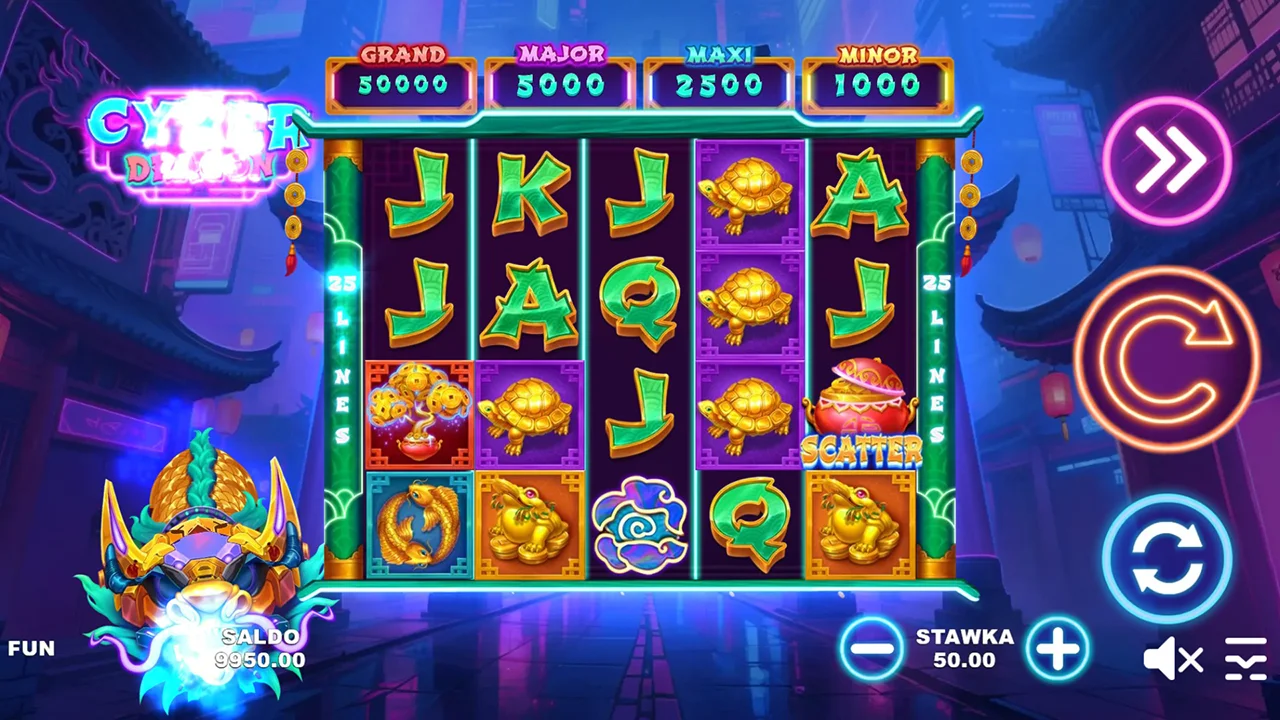This screenshot has height=720, width=1280.
Task: Activate the turbo fast-forward button
Action: [1166, 160]
